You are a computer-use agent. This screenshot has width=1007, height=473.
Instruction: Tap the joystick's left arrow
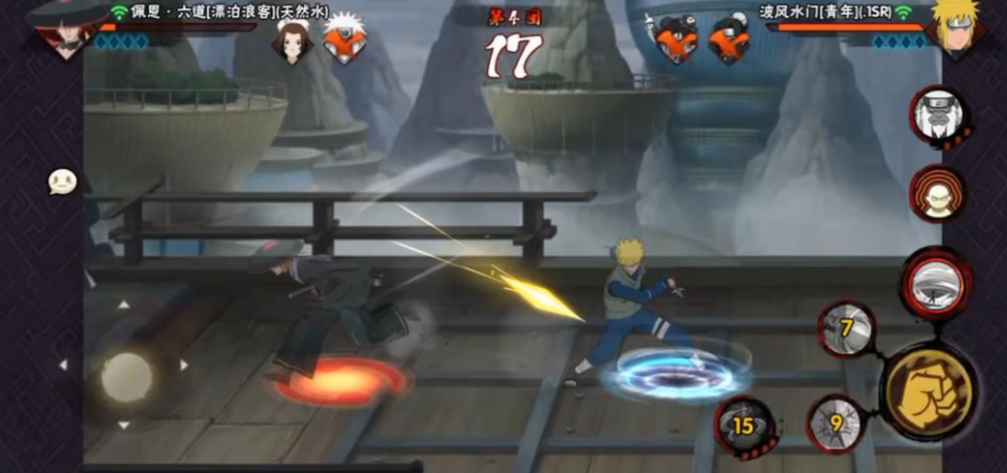coord(63,366)
